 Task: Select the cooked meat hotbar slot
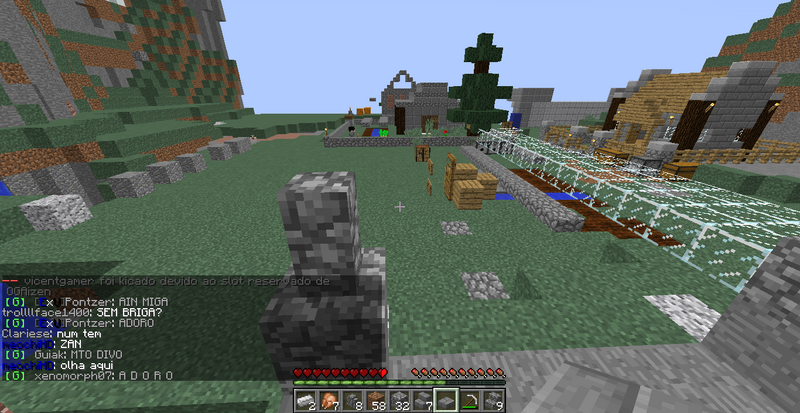329,401
